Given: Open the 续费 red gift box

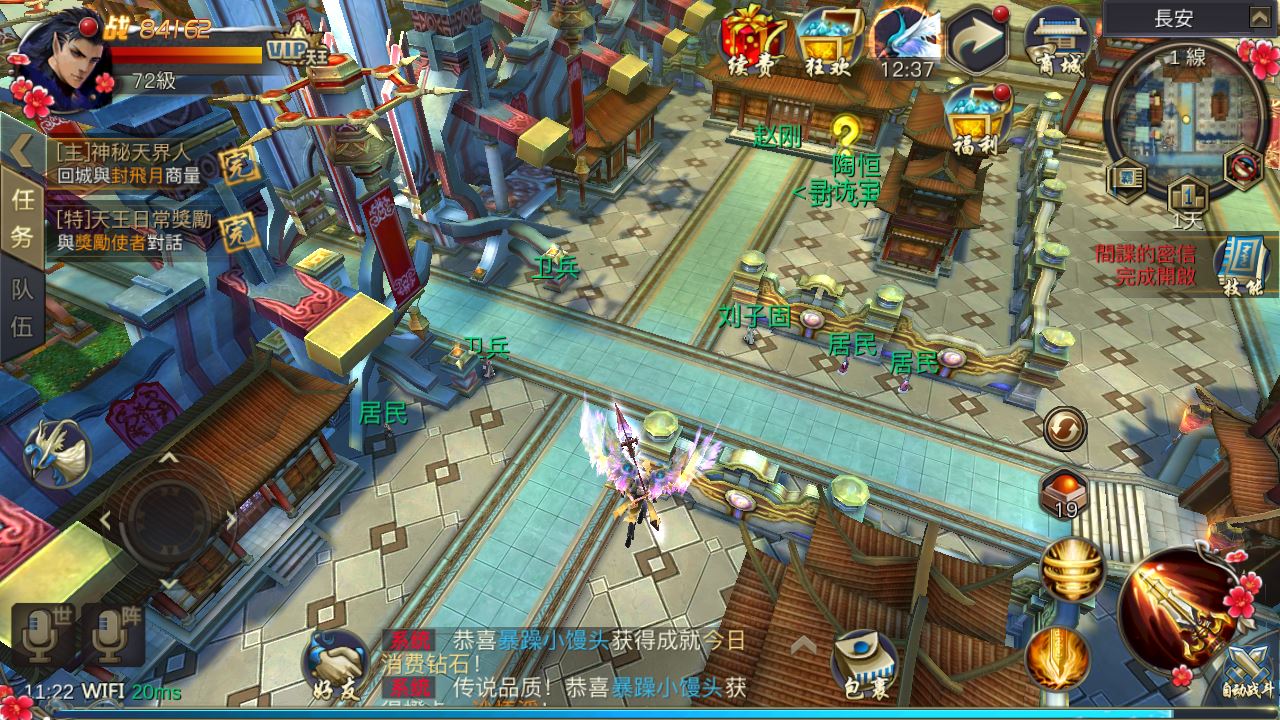Looking at the screenshot, I should click(x=753, y=40).
